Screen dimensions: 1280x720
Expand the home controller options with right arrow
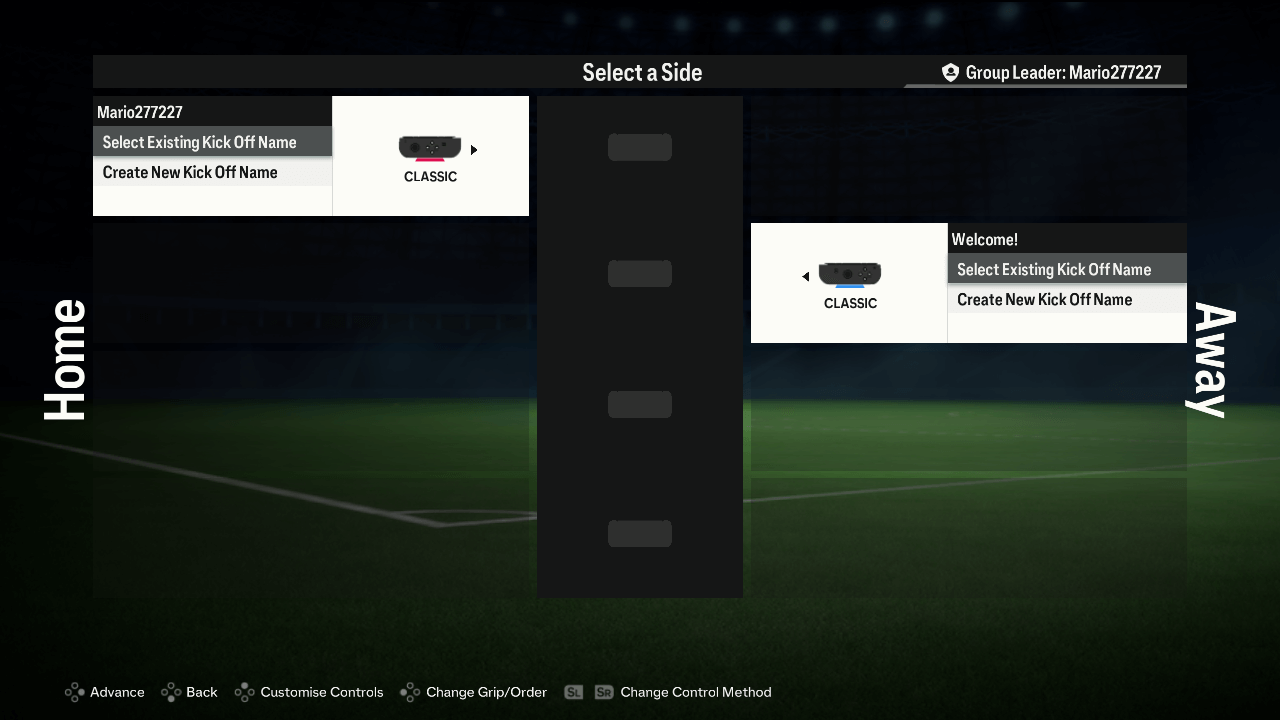(x=474, y=149)
